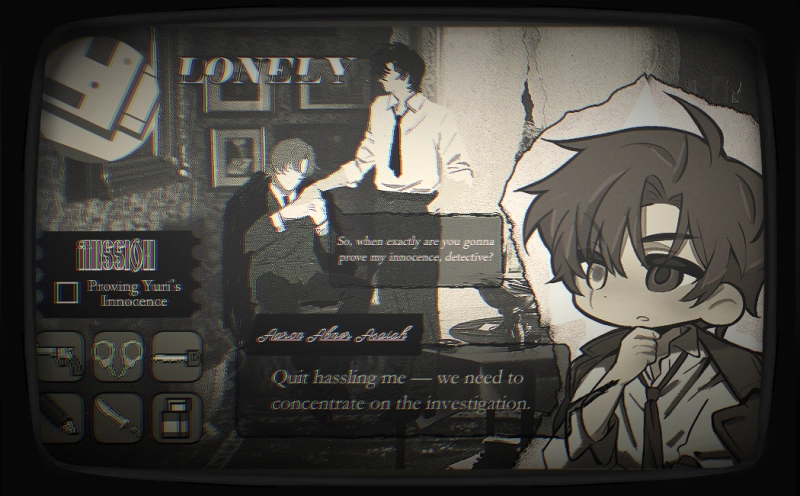Pick the handcuffs item slot
800x496 pixels.
pyautogui.click(x=119, y=357)
